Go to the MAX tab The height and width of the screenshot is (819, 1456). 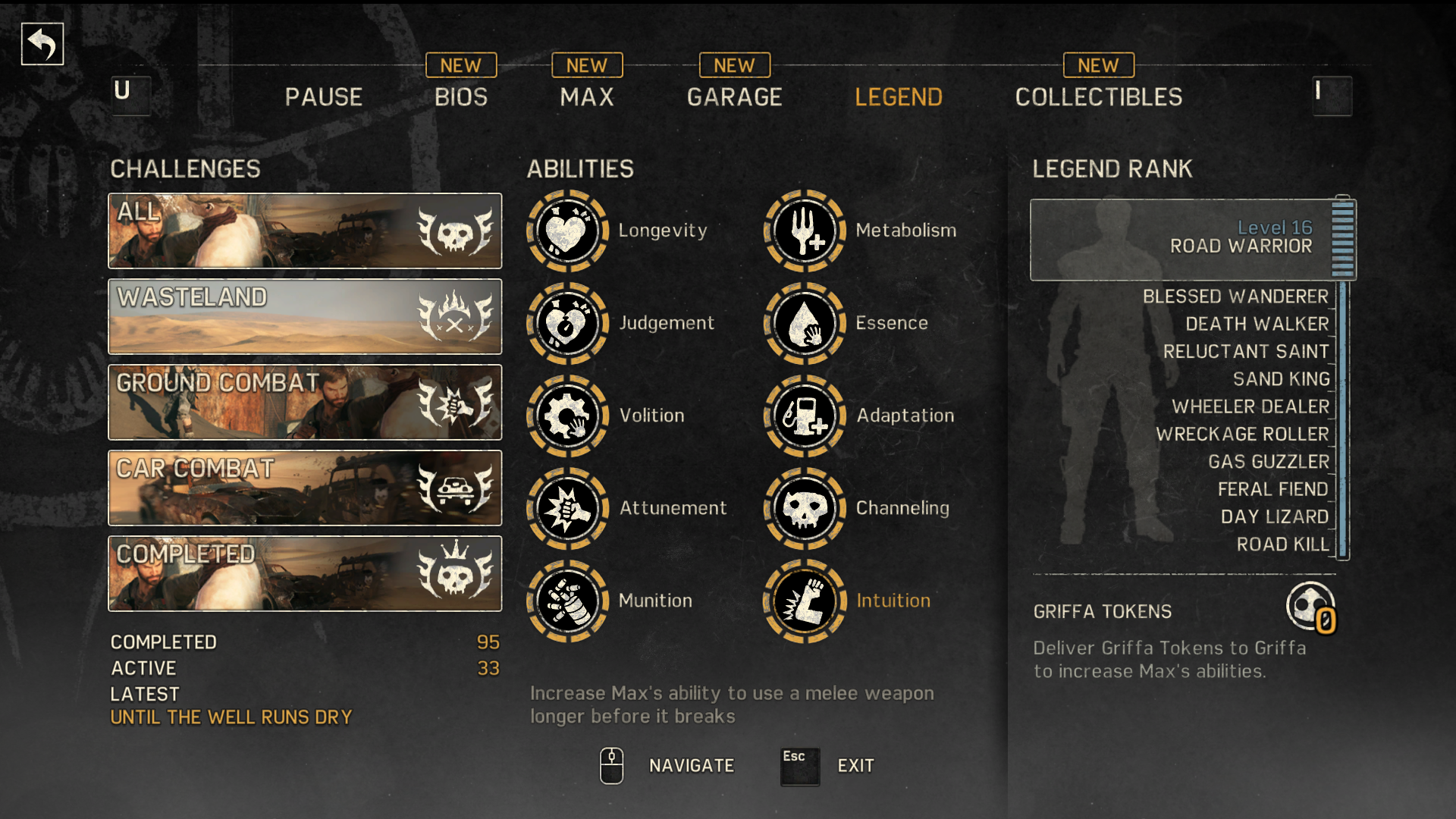click(587, 97)
